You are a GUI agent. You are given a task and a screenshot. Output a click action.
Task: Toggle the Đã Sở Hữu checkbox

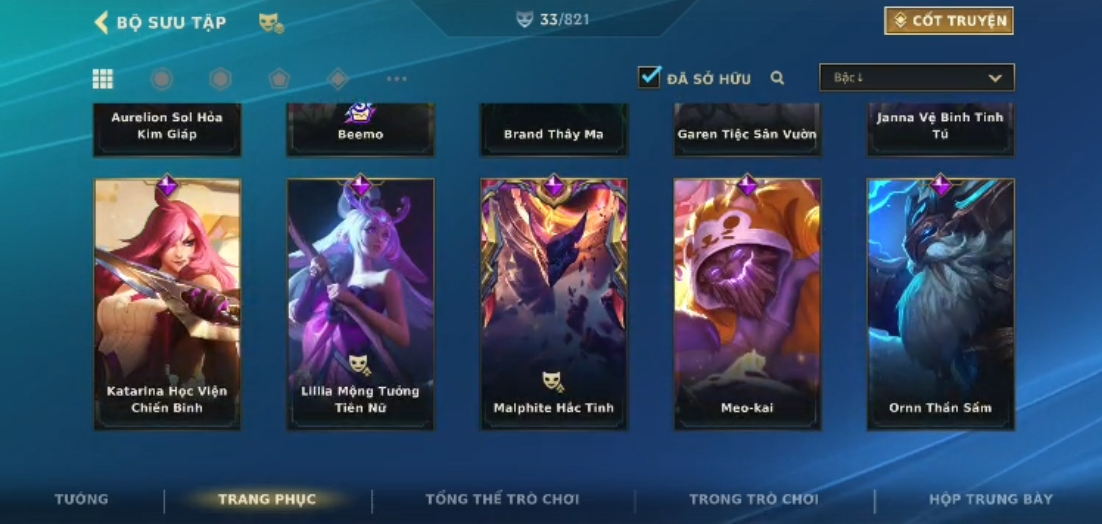[x=650, y=77]
